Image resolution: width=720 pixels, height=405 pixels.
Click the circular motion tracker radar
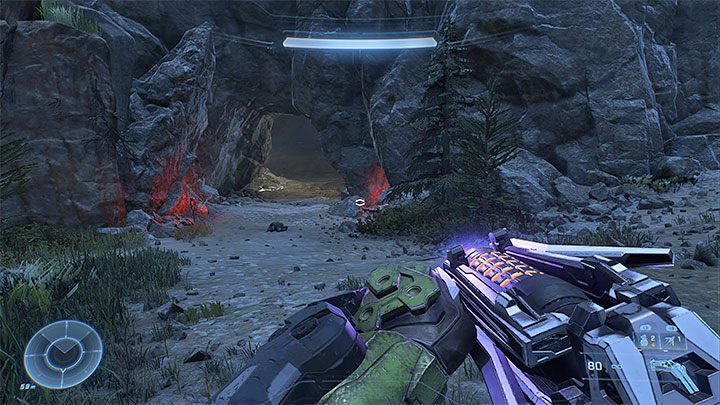click(x=63, y=353)
